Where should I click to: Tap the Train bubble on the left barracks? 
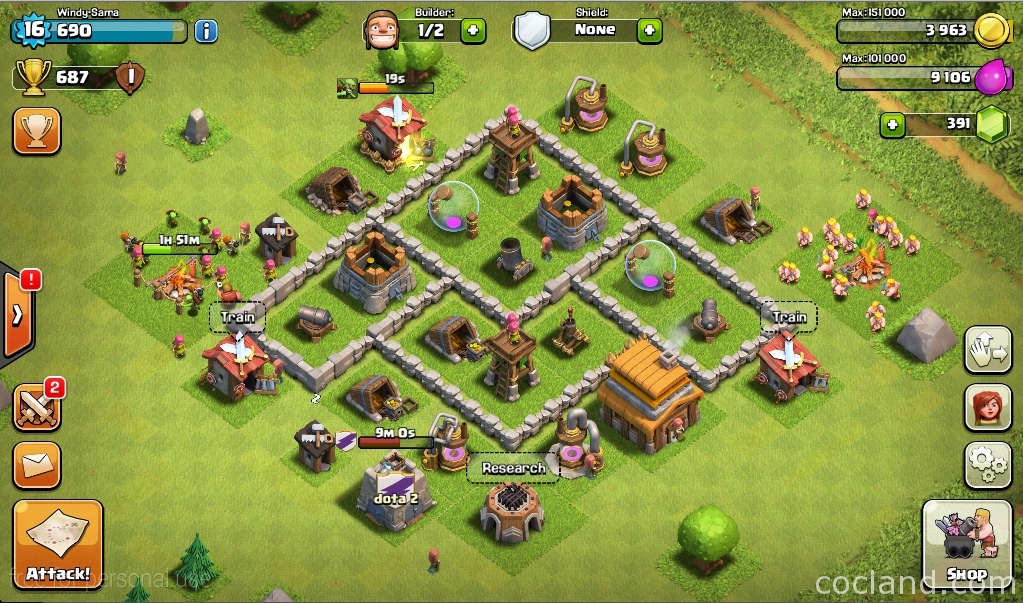[x=238, y=318]
